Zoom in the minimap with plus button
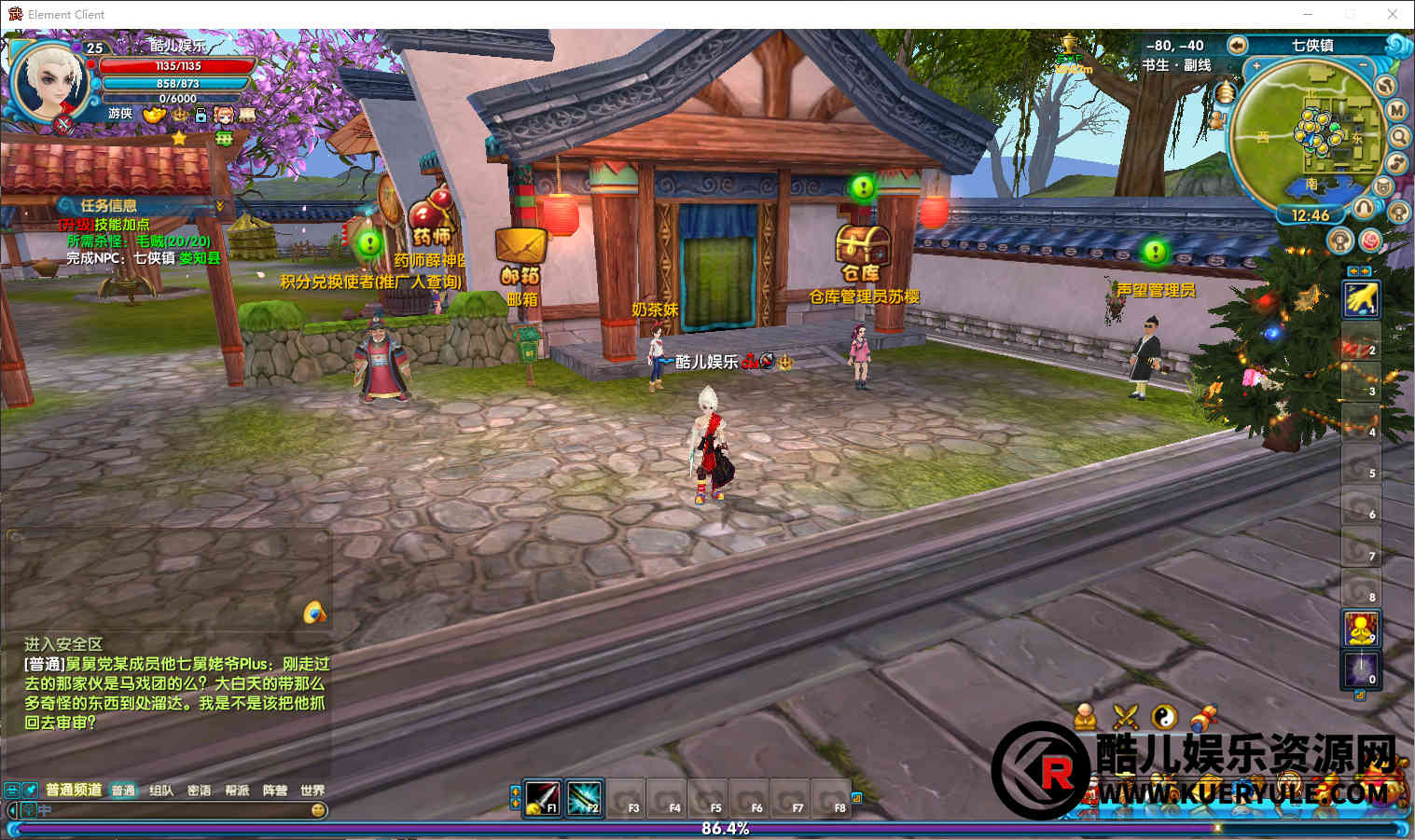The image size is (1415, 840). click(1256, 66)
